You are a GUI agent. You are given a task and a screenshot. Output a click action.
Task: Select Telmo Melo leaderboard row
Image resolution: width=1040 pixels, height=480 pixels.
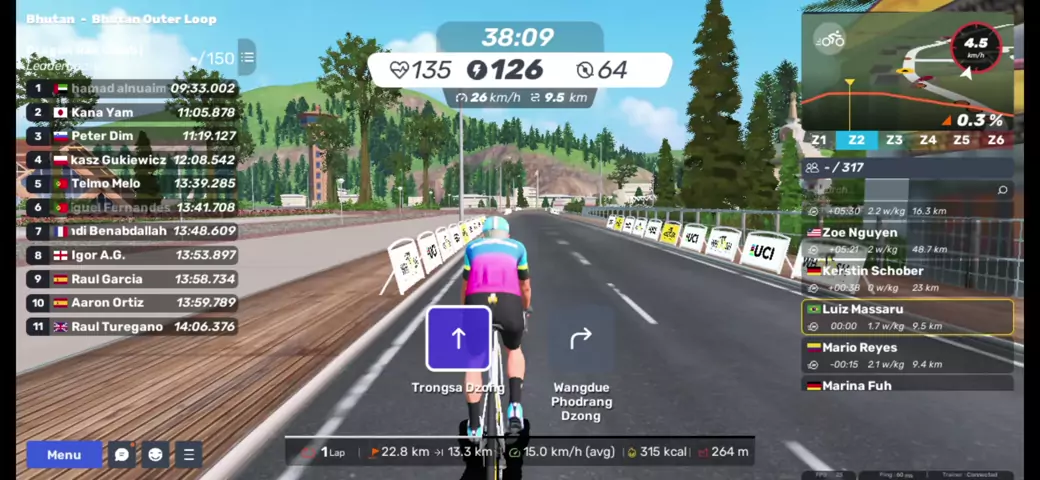[132, 183]
